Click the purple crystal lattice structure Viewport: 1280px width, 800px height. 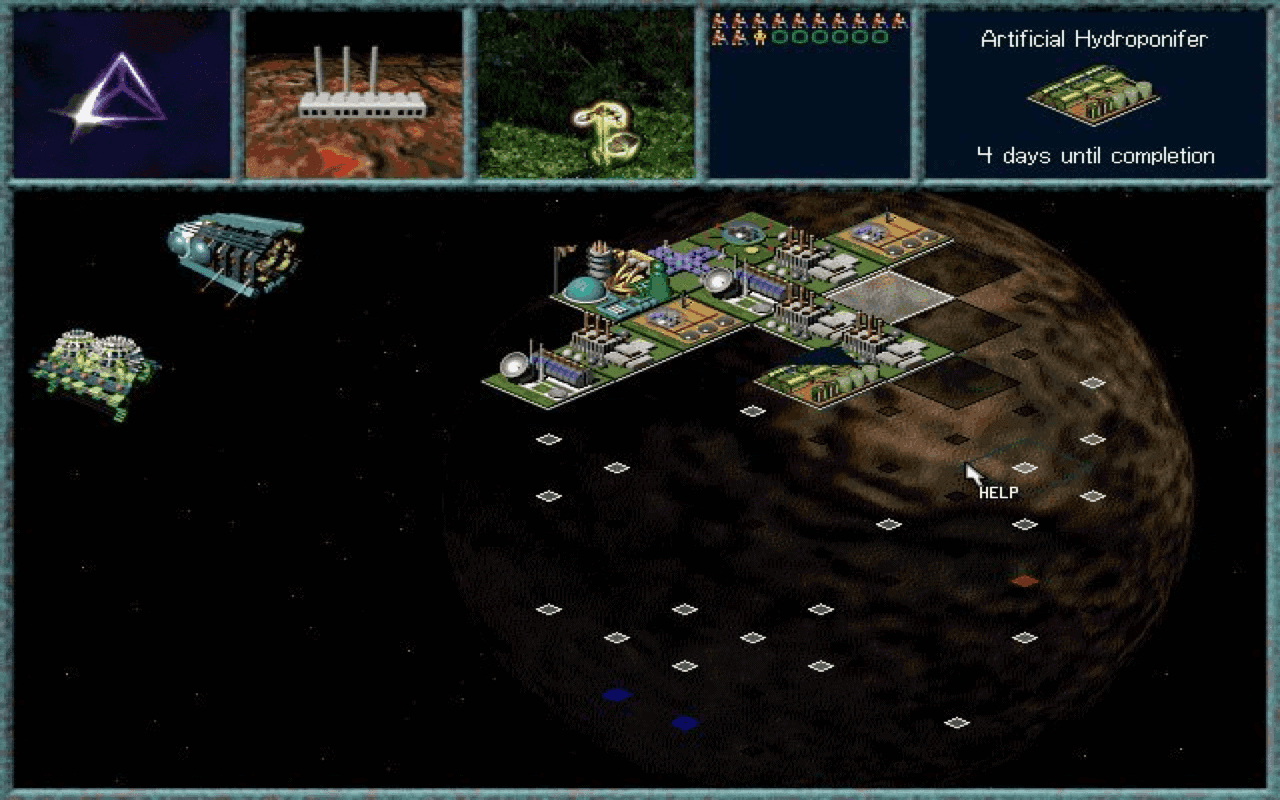[683, 259]
